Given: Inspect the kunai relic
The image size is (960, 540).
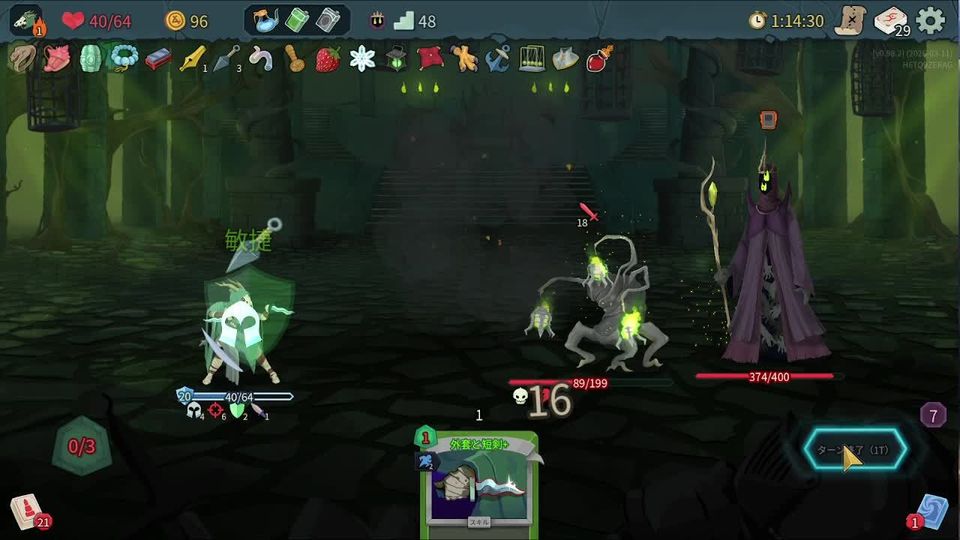Looking at the screenshot, I should click(226, 58).
